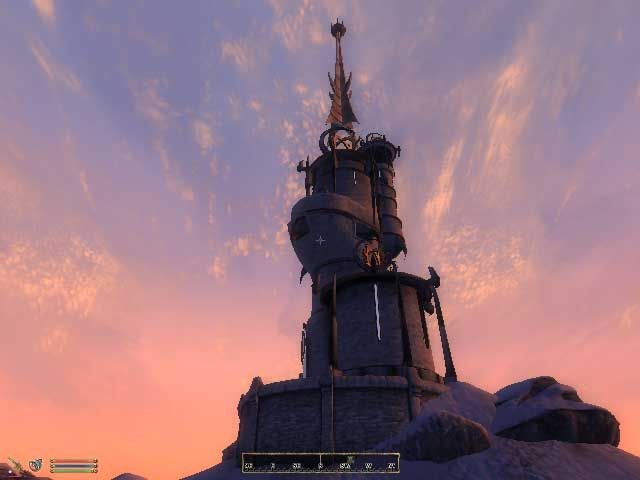Click the equipped weapon icon
Screen dimensions: 640x480
pyautogui.click(x=15, y=465)
